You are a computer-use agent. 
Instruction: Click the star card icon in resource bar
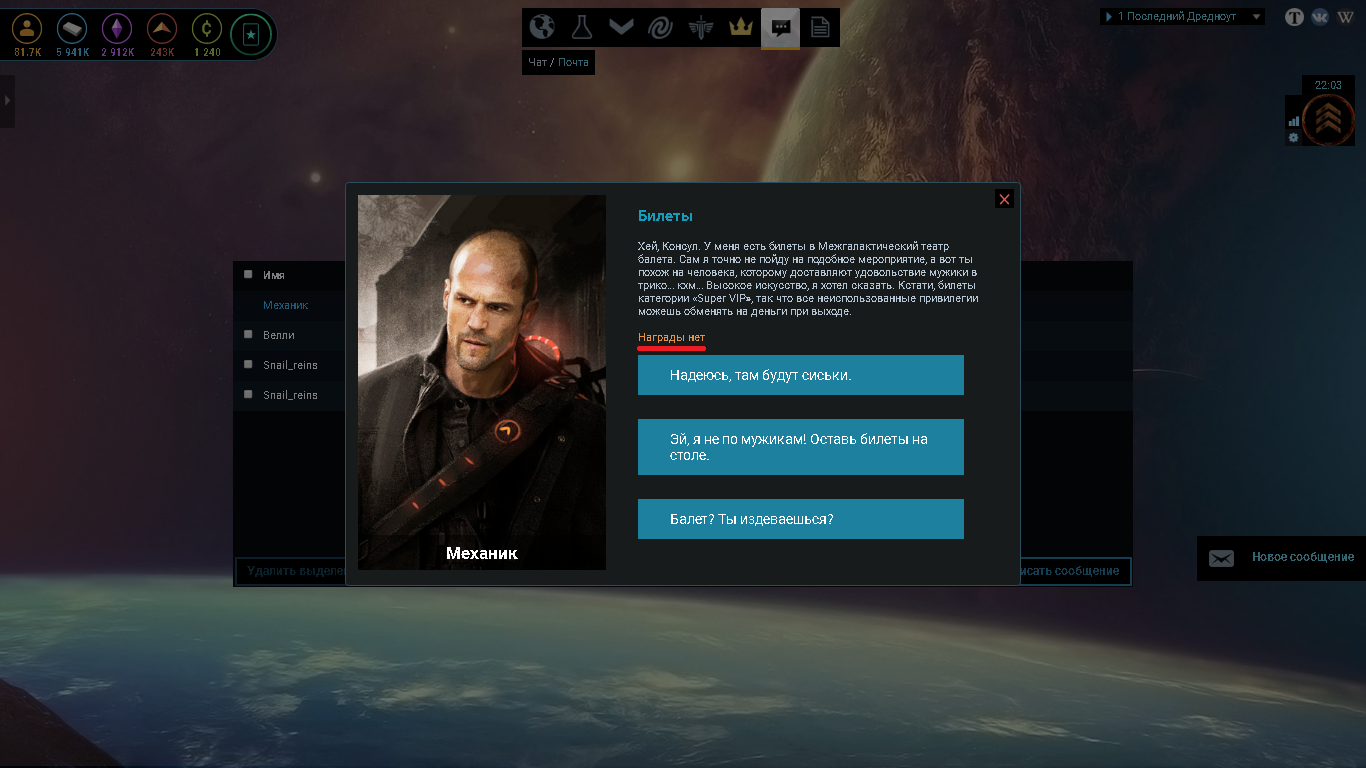[250, 35]
